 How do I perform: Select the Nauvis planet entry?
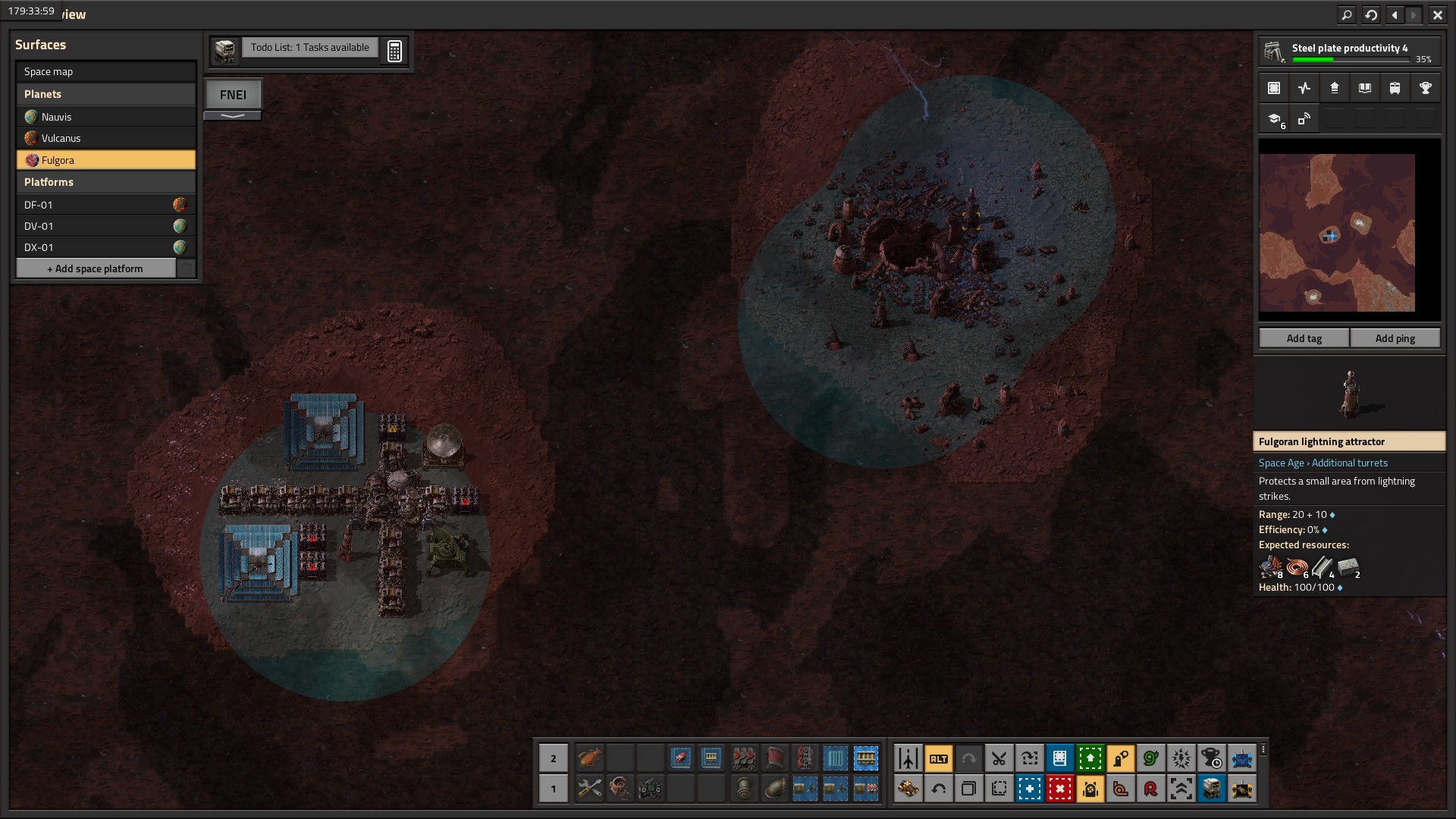tap(105, 117)
